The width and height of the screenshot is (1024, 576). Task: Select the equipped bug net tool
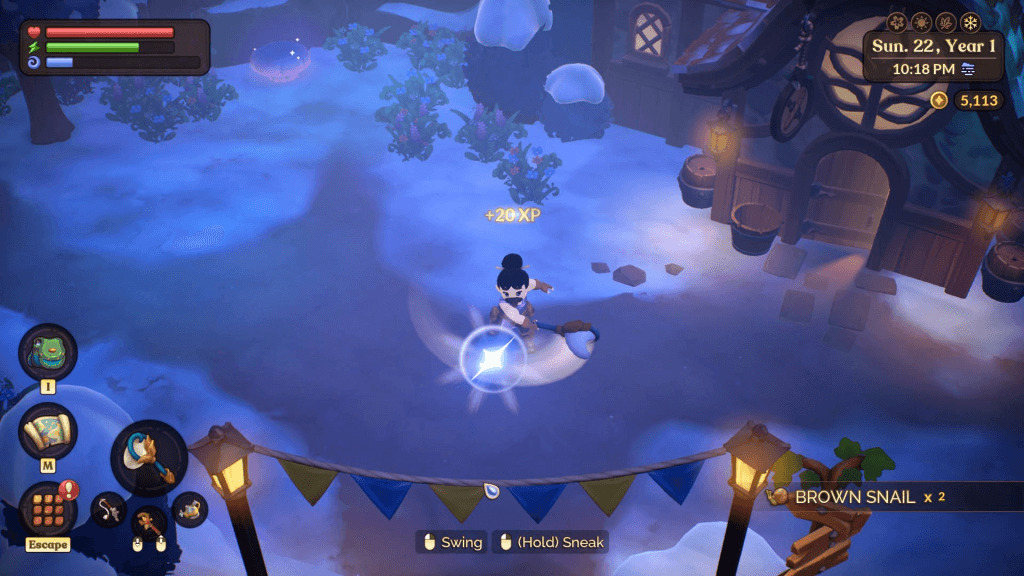click(x=149, y=458)
